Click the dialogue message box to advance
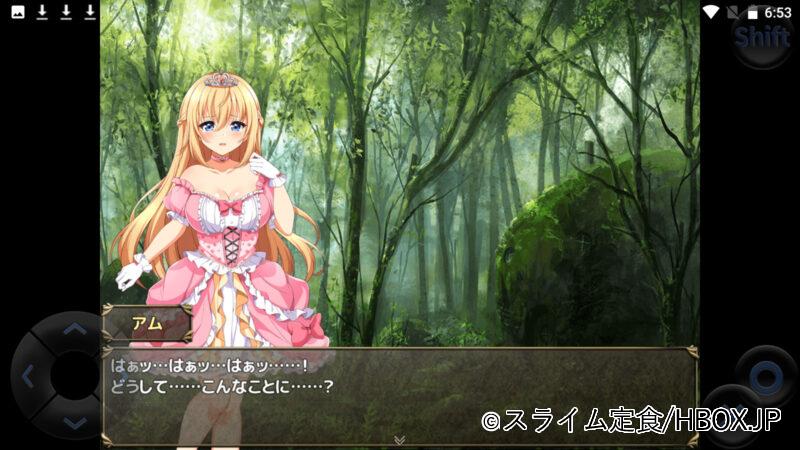Image resolution: width=800 pixels, height=450 pixels. coord(400,395)
